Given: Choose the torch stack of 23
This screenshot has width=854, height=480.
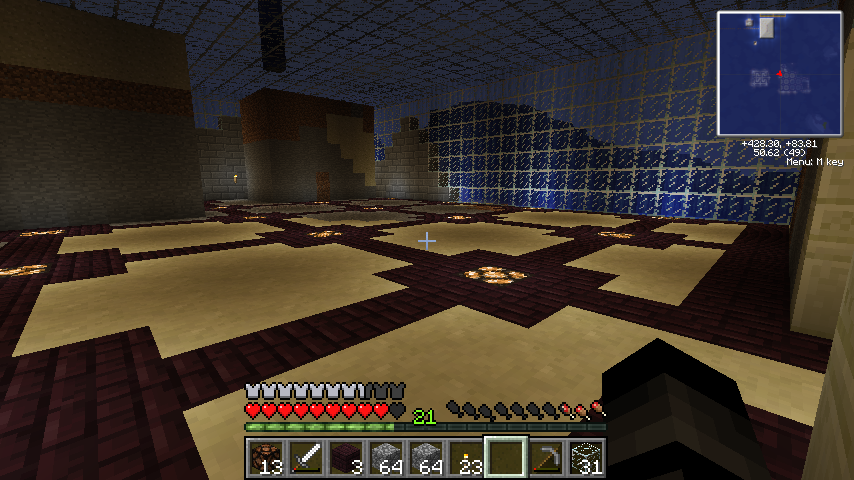Looking at the screenshot, I should pos(465,458).
